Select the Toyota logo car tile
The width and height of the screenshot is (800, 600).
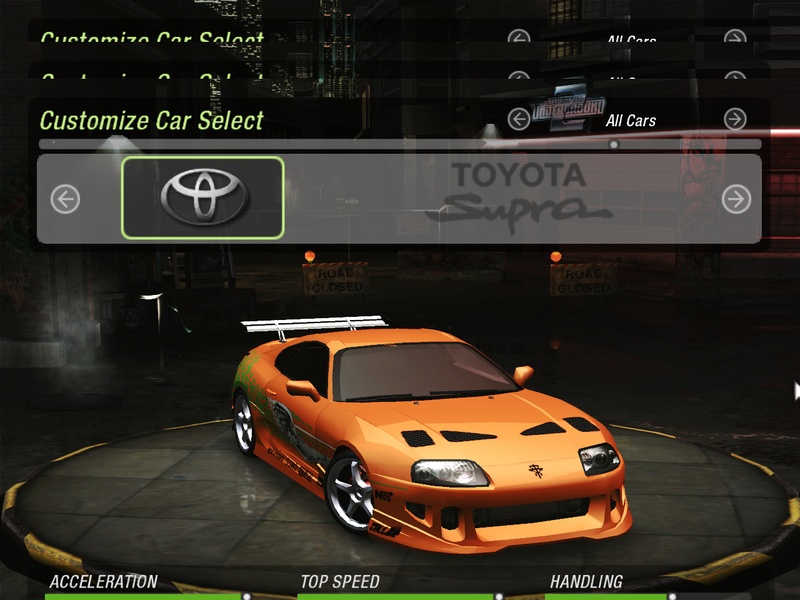(x=203, y=198)
